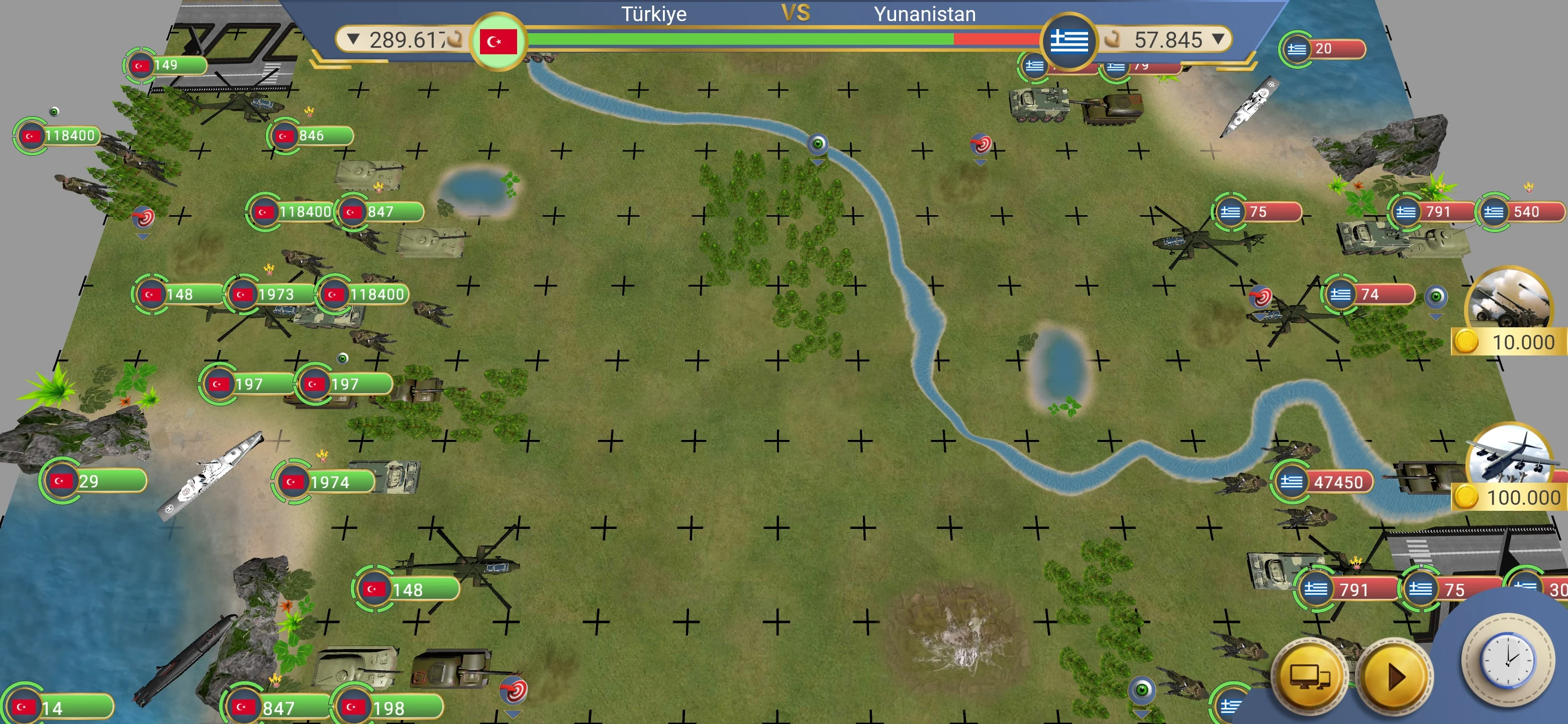
Task: Select the Turkish unit labeled 198
Action: [x=387, y=708]
